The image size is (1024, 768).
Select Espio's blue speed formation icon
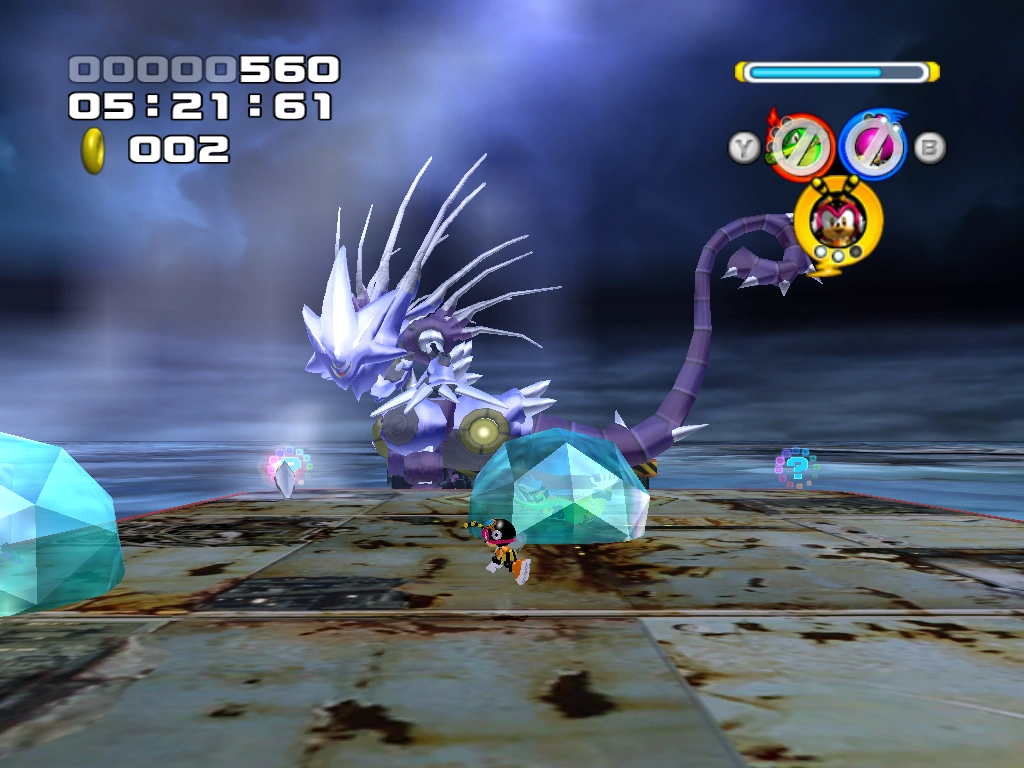pos(872,146)
